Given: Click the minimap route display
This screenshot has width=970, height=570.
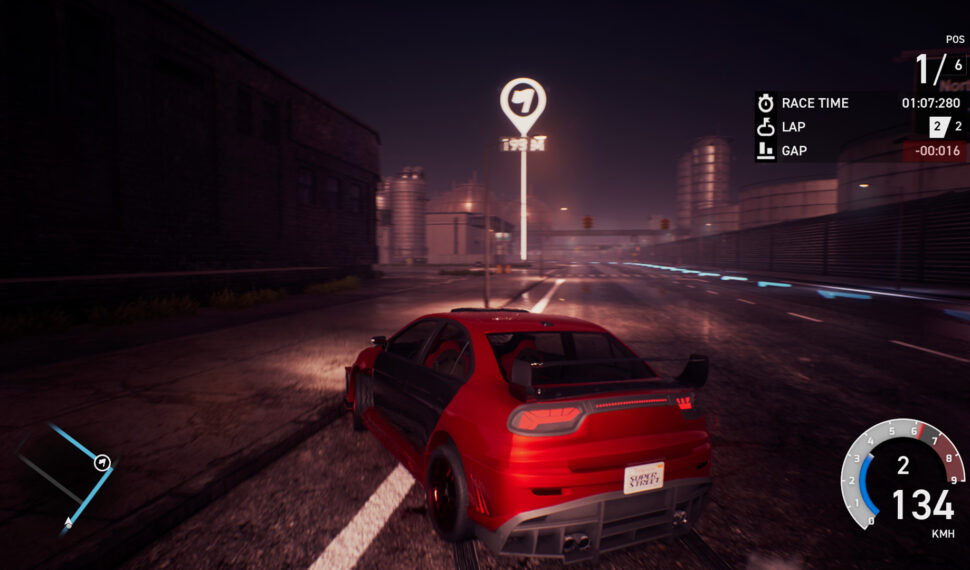Looking at the screenshot, I should [69, 476].
